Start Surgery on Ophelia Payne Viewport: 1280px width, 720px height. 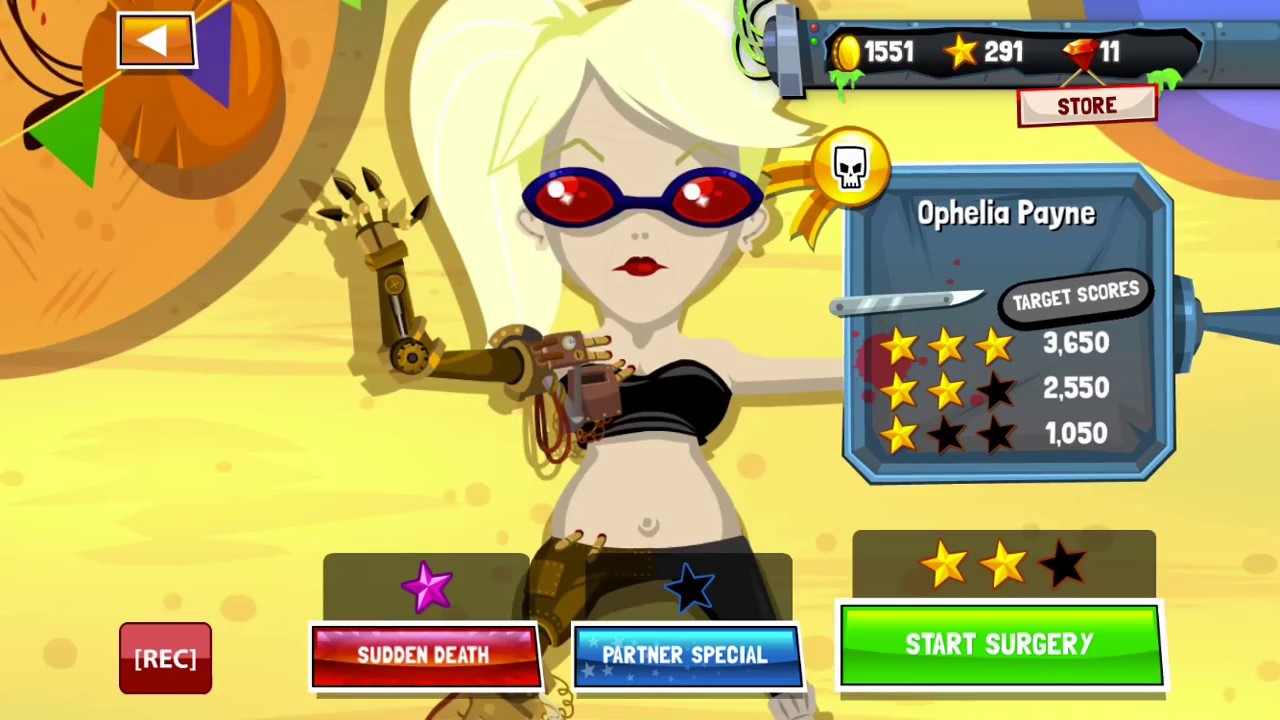(x=1000, y=645)
